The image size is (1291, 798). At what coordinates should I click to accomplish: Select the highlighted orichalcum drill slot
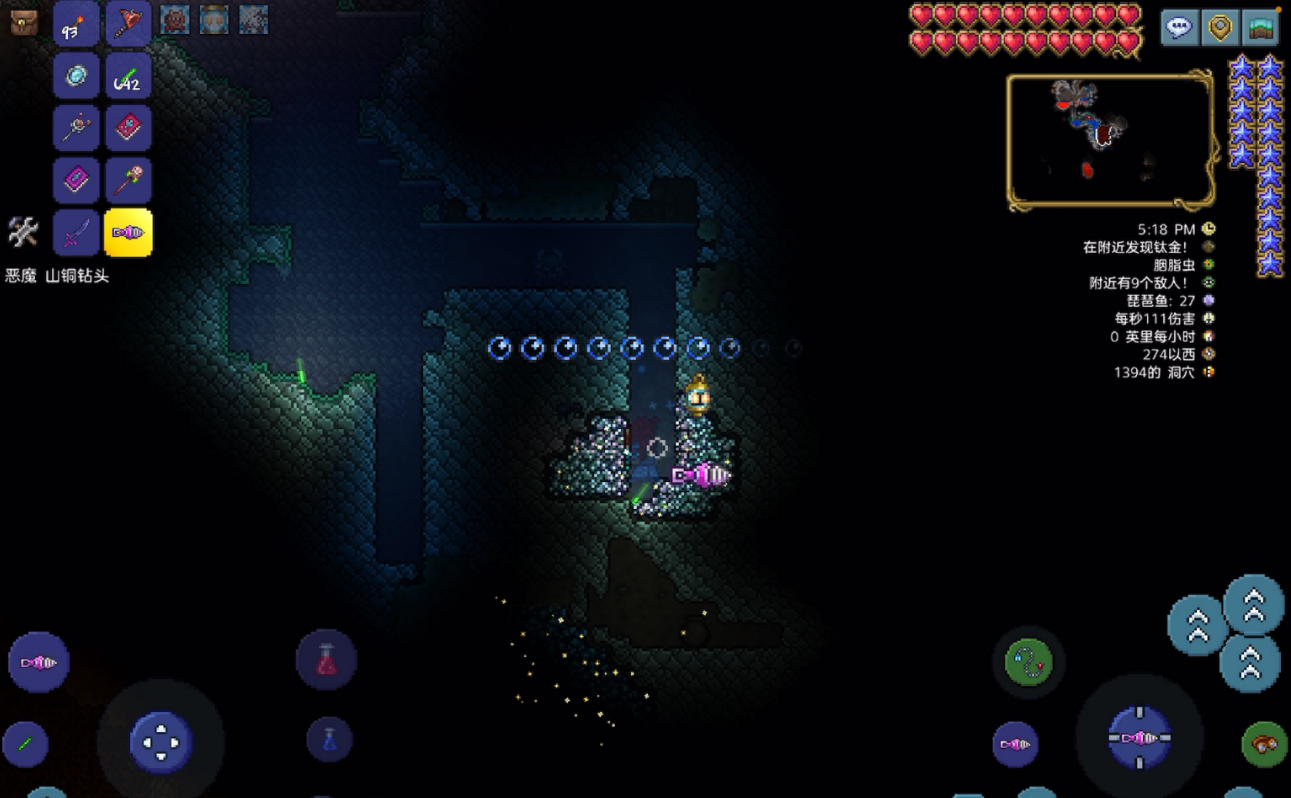click(x=129, y=233)
